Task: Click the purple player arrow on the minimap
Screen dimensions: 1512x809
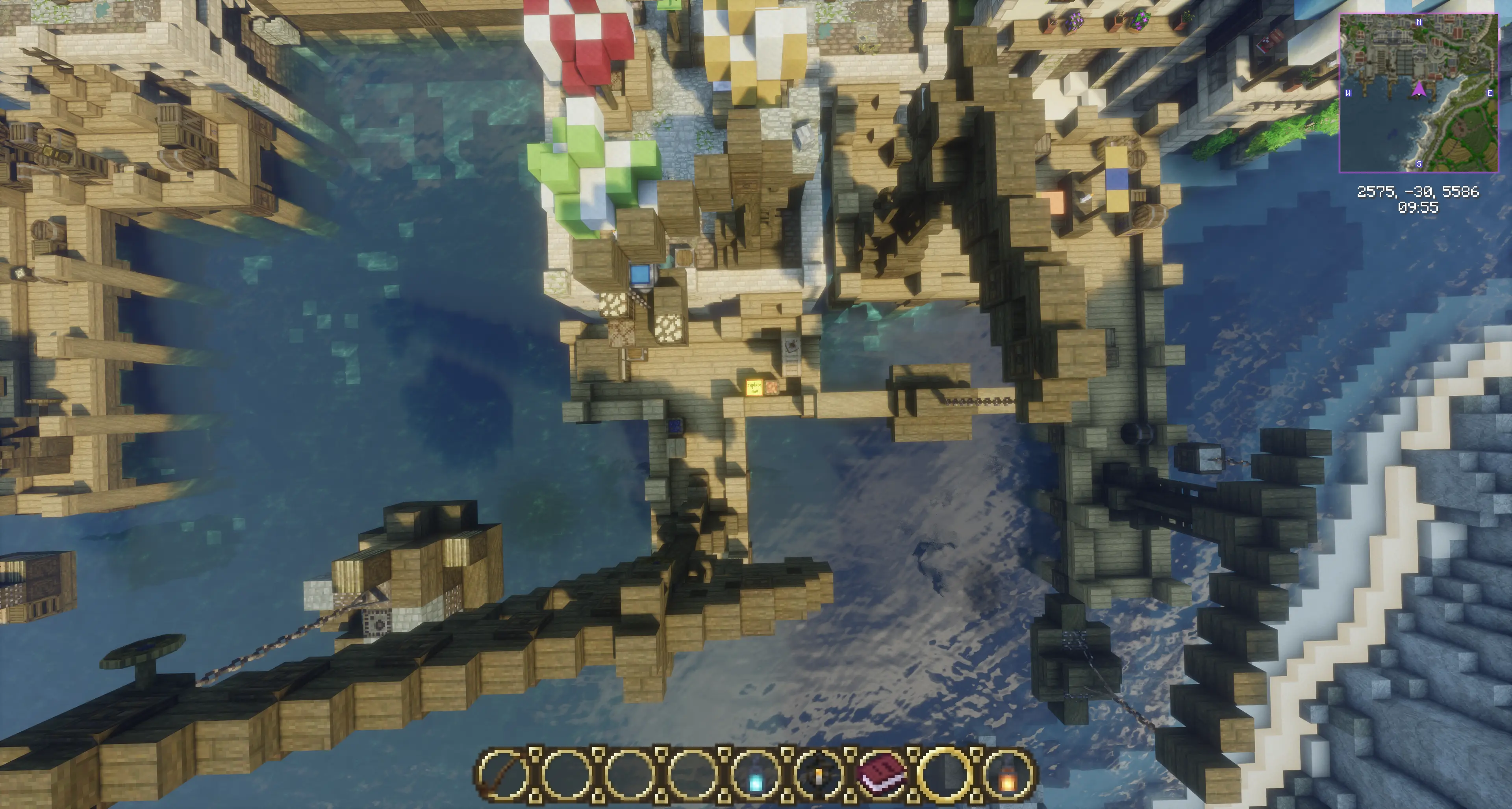Action: pyautogui.click(x=1419, y=89)
